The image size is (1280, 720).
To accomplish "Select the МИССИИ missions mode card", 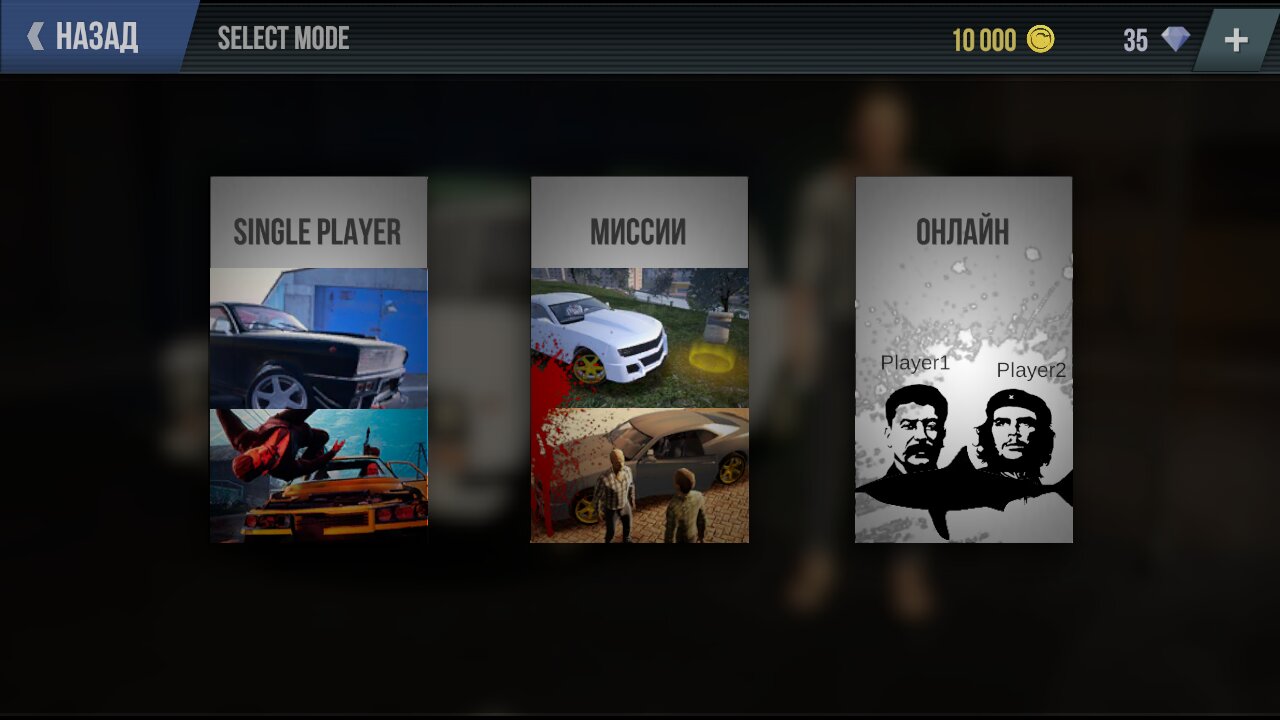I will point(639,360).
